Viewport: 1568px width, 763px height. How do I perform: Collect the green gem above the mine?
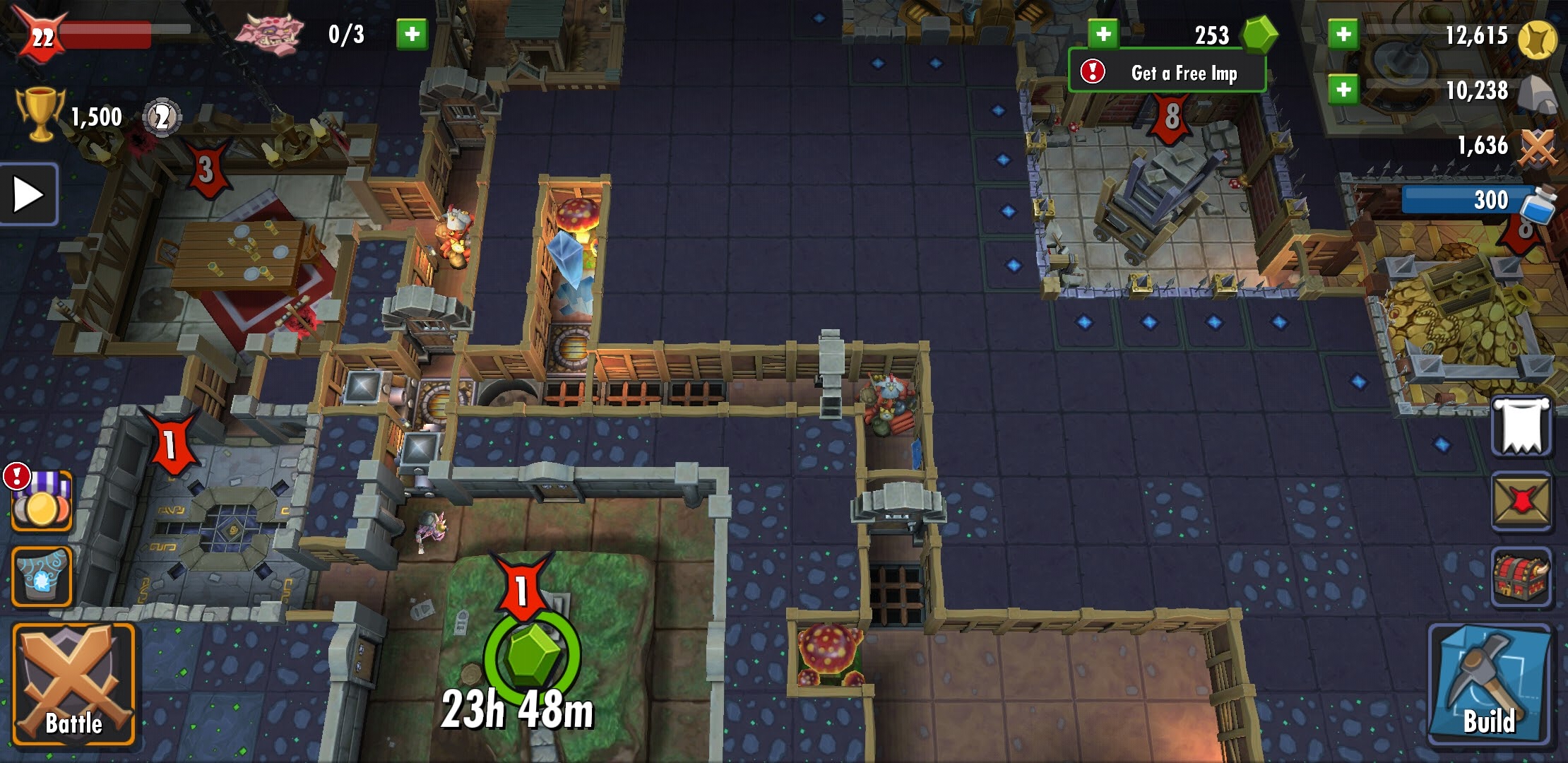point(532,654)
